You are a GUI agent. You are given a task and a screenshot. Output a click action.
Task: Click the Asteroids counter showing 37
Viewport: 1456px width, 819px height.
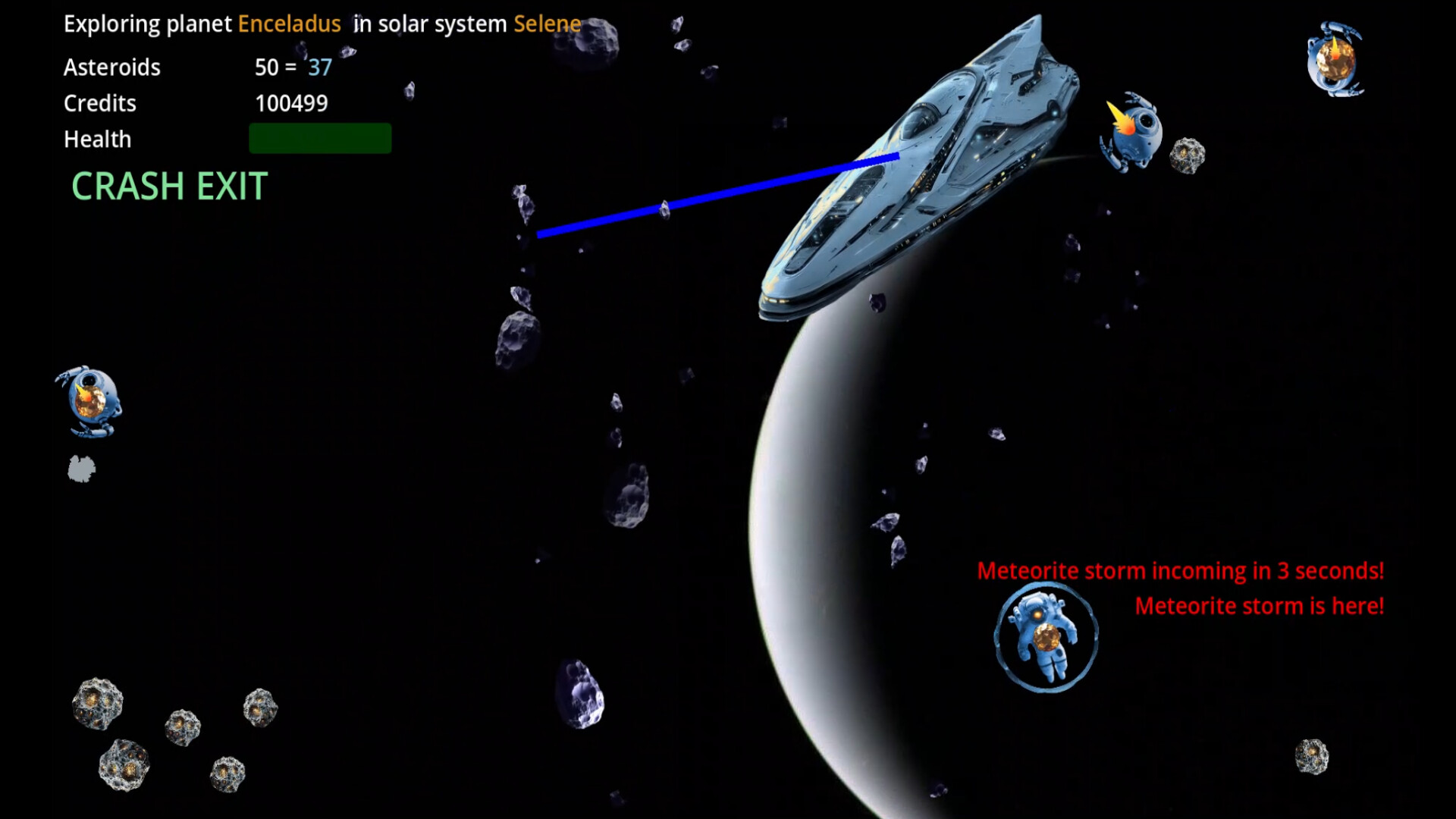[318, 67]
